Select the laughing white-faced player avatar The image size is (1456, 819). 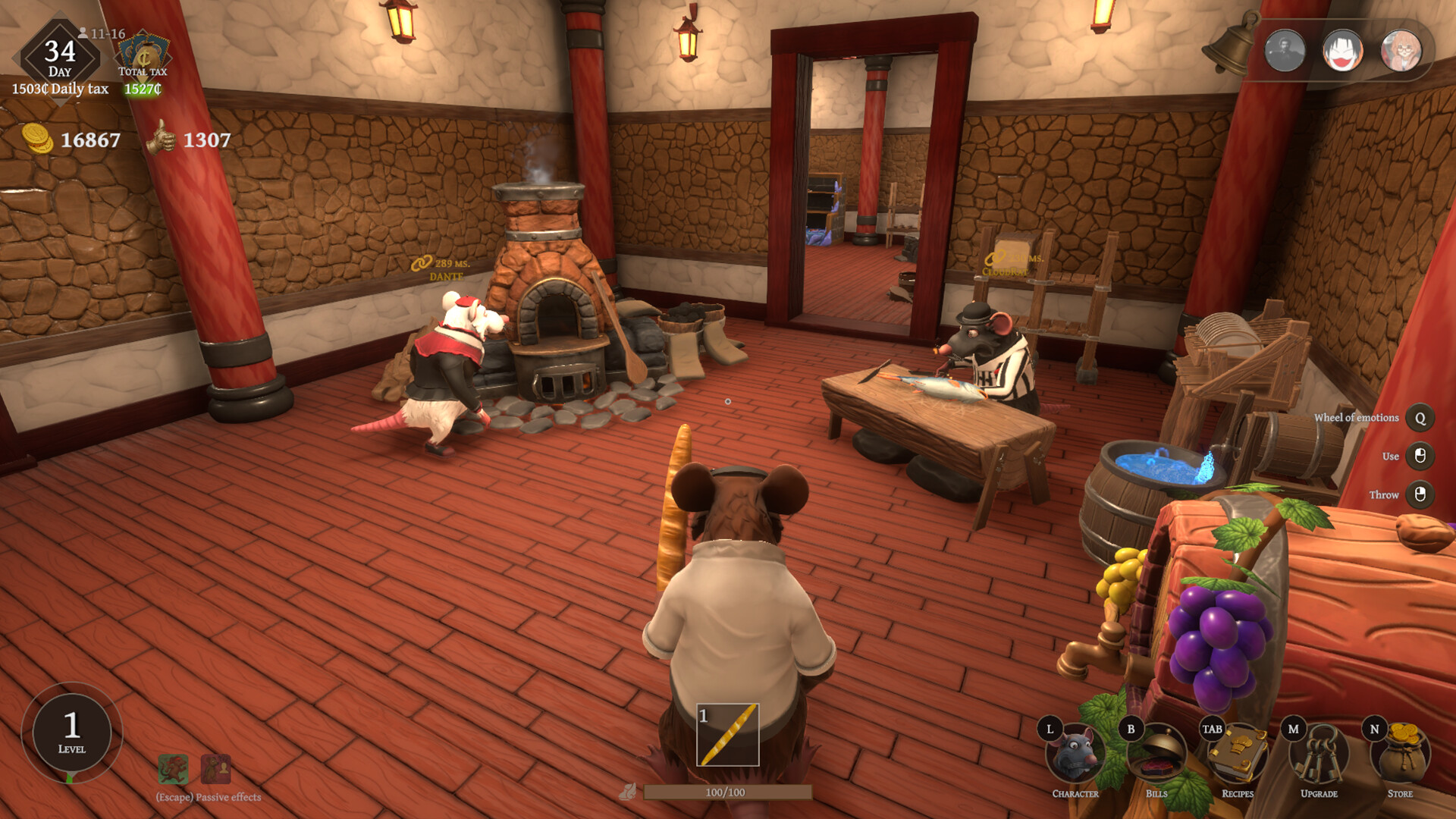click(1343, 51)
